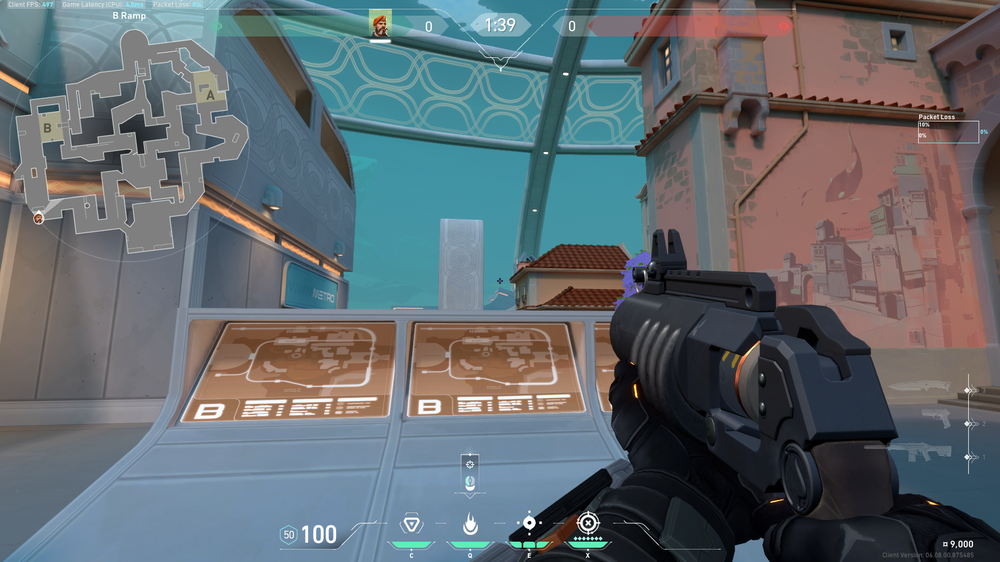Image resolution: width=1000 pixels, height=562 pixels.
Task: Click the player agent marker on the minimap
Action: (x=39, y=217)
